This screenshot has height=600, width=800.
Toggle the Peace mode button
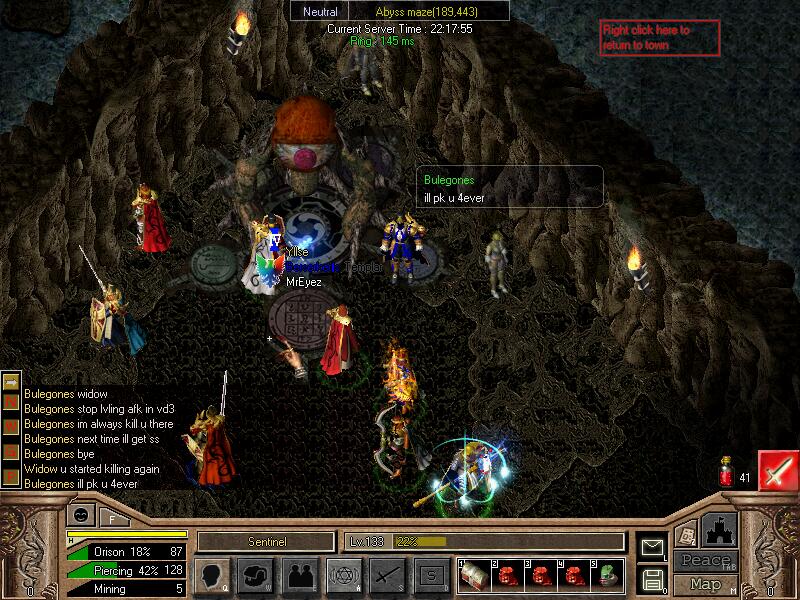tap(704, 561)
